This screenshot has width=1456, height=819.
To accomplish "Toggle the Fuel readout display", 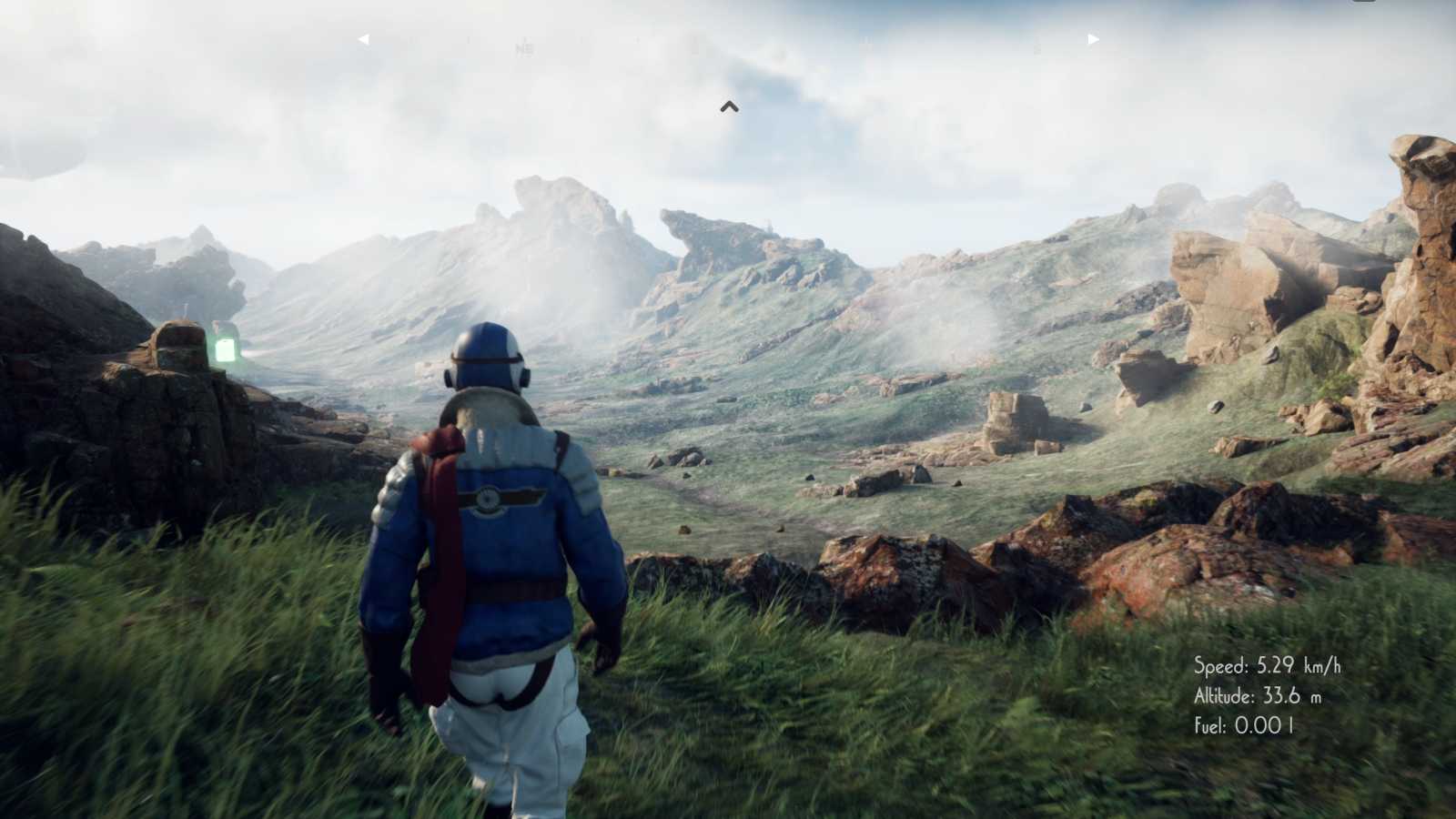I will pyautogui.click(x=1245, y=726).
